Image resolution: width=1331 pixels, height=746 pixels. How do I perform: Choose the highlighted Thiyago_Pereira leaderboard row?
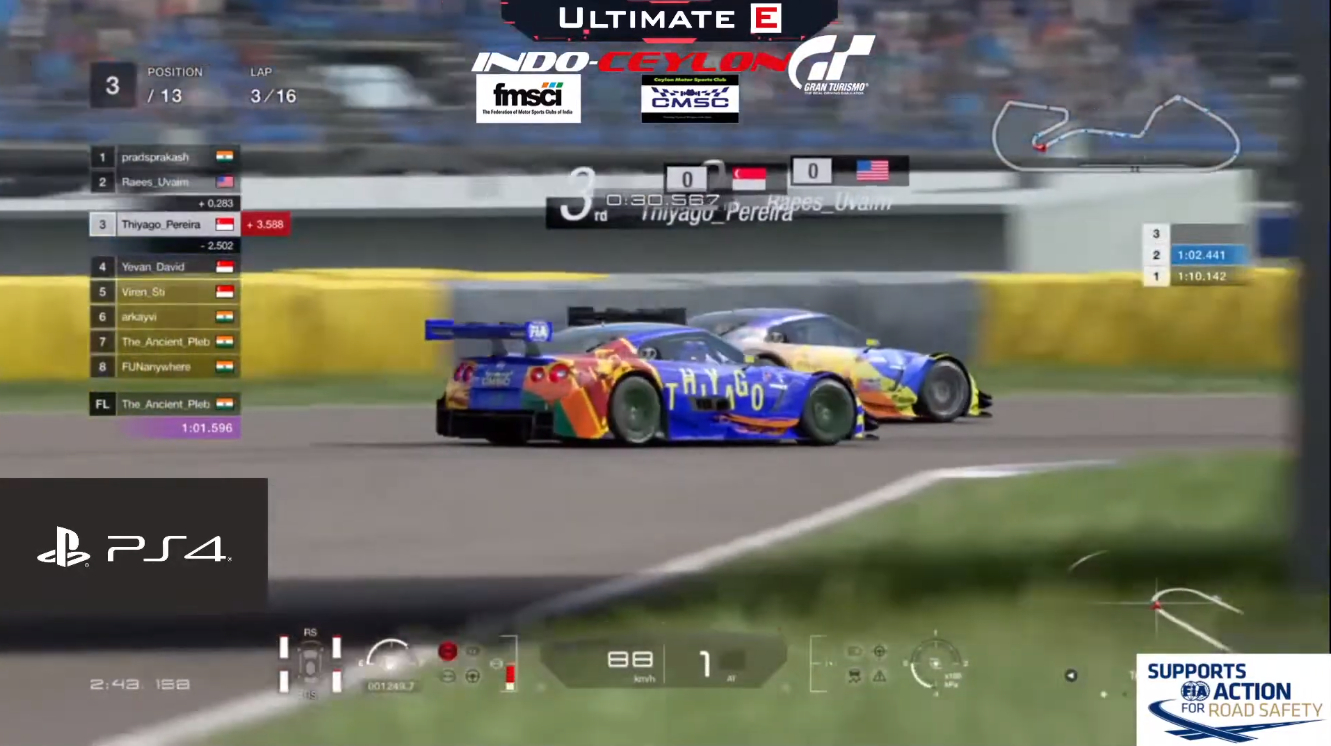(165, 225)
